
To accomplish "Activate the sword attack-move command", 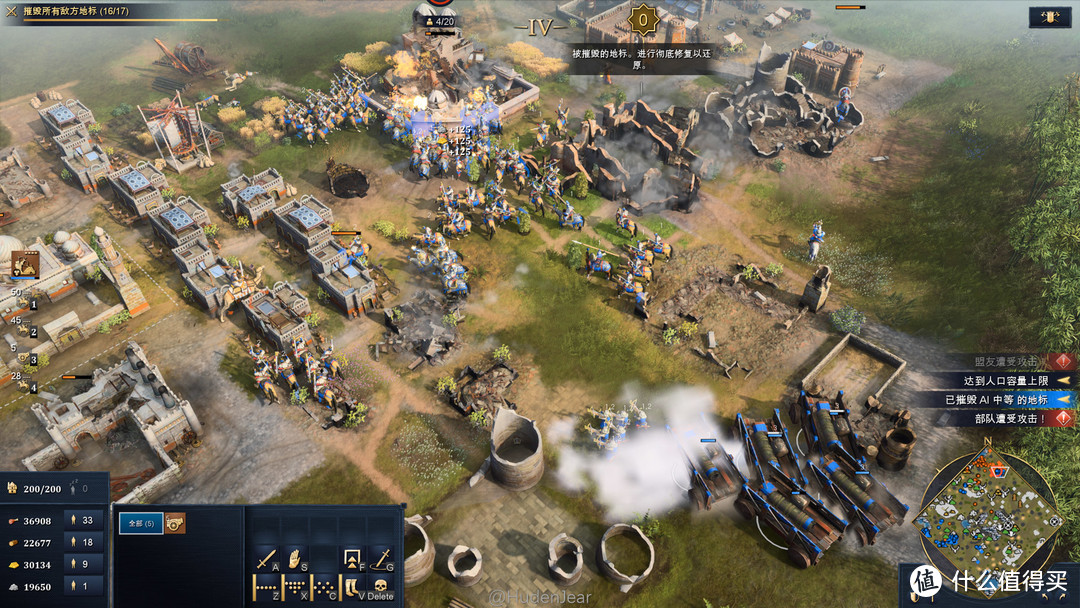I will tap(267, 559).
